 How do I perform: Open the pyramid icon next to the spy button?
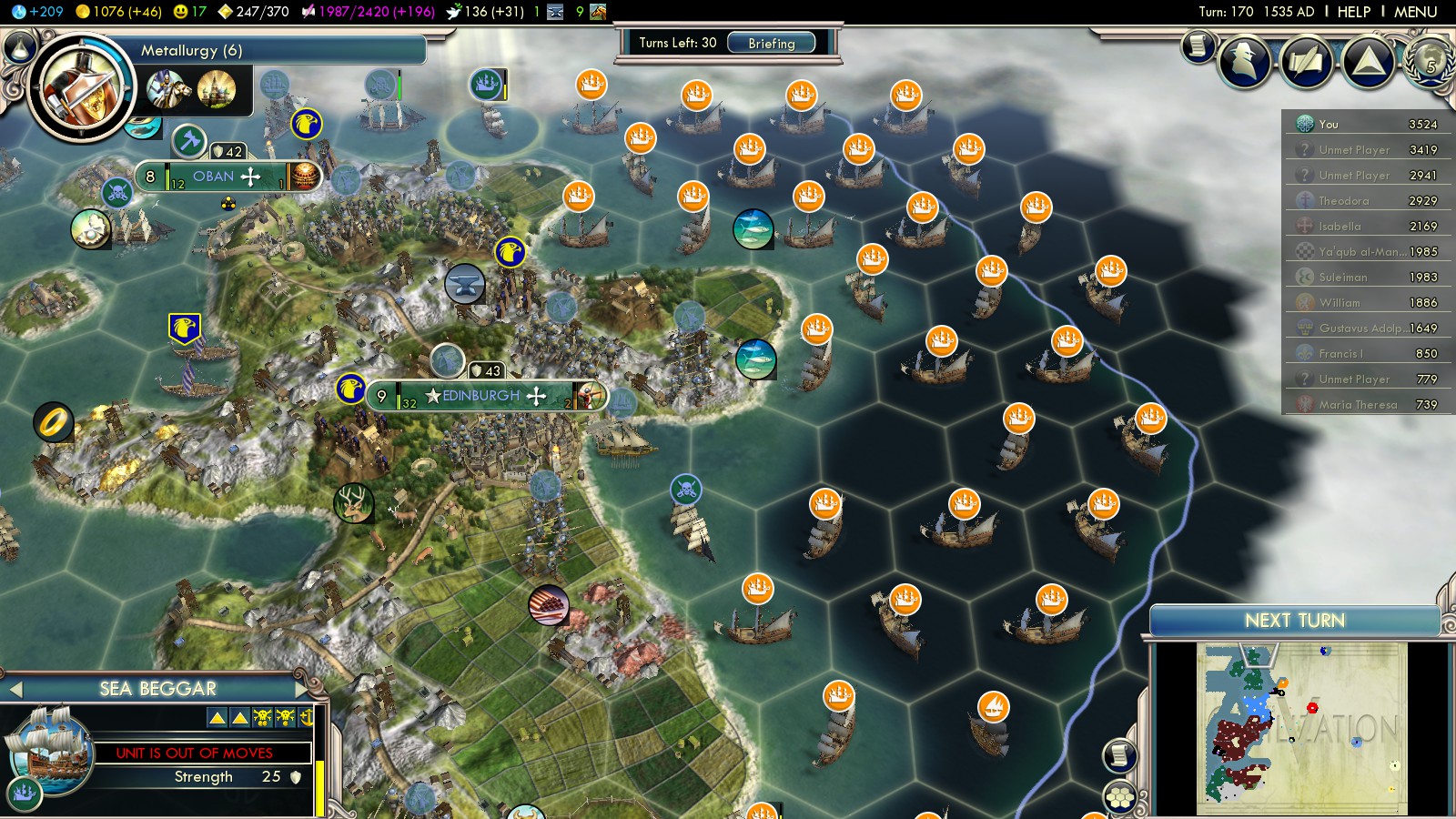point(1368,61)
